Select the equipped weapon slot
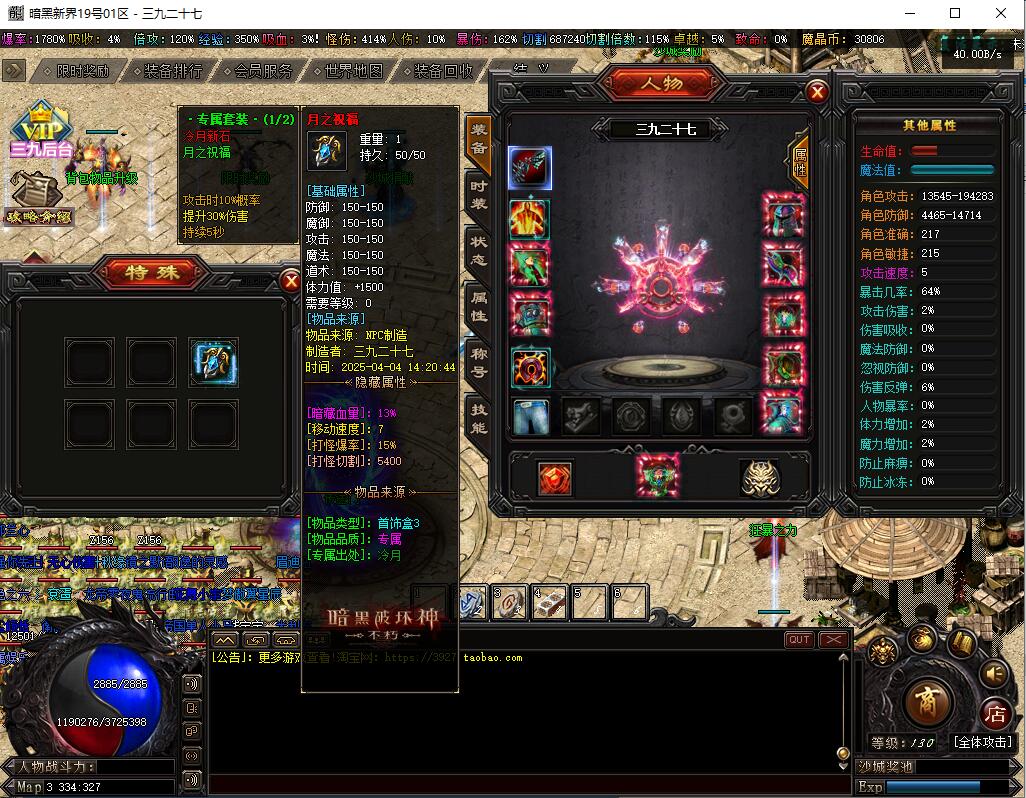The image size is (1026, 798). pyautogui.click(x=530, y=168)
